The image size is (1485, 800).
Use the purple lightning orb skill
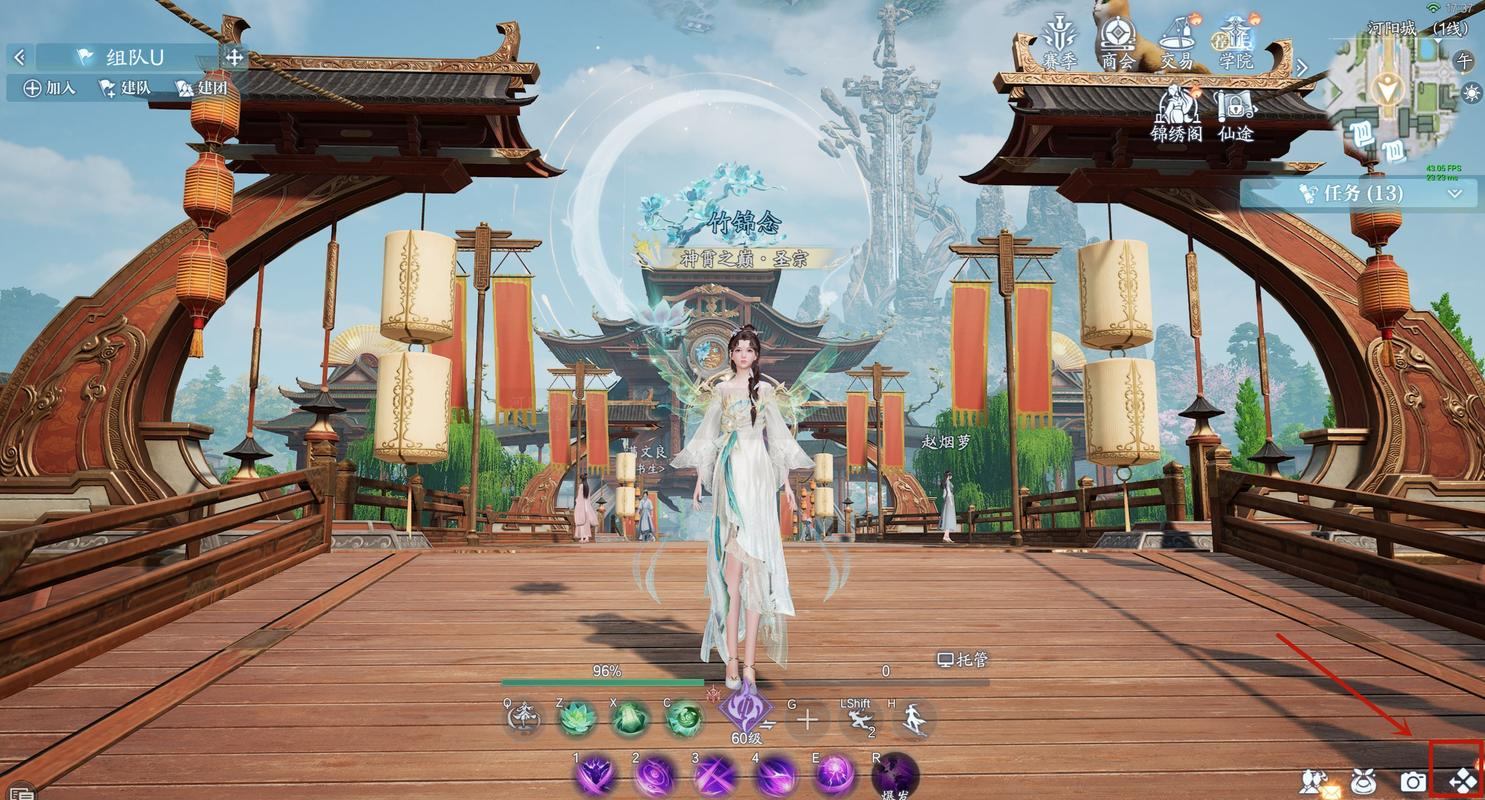835,773
